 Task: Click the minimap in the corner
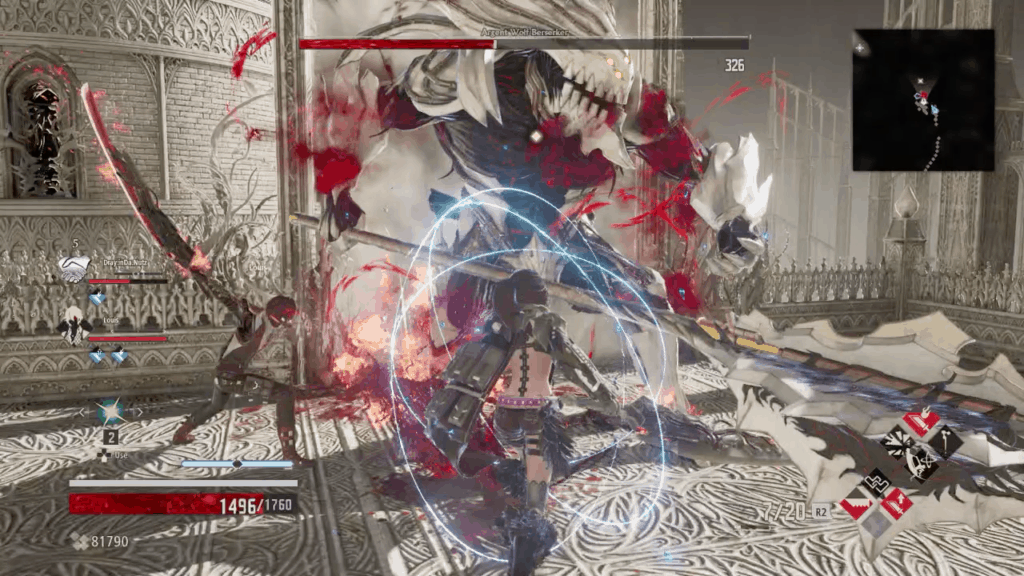coord(923,99)
